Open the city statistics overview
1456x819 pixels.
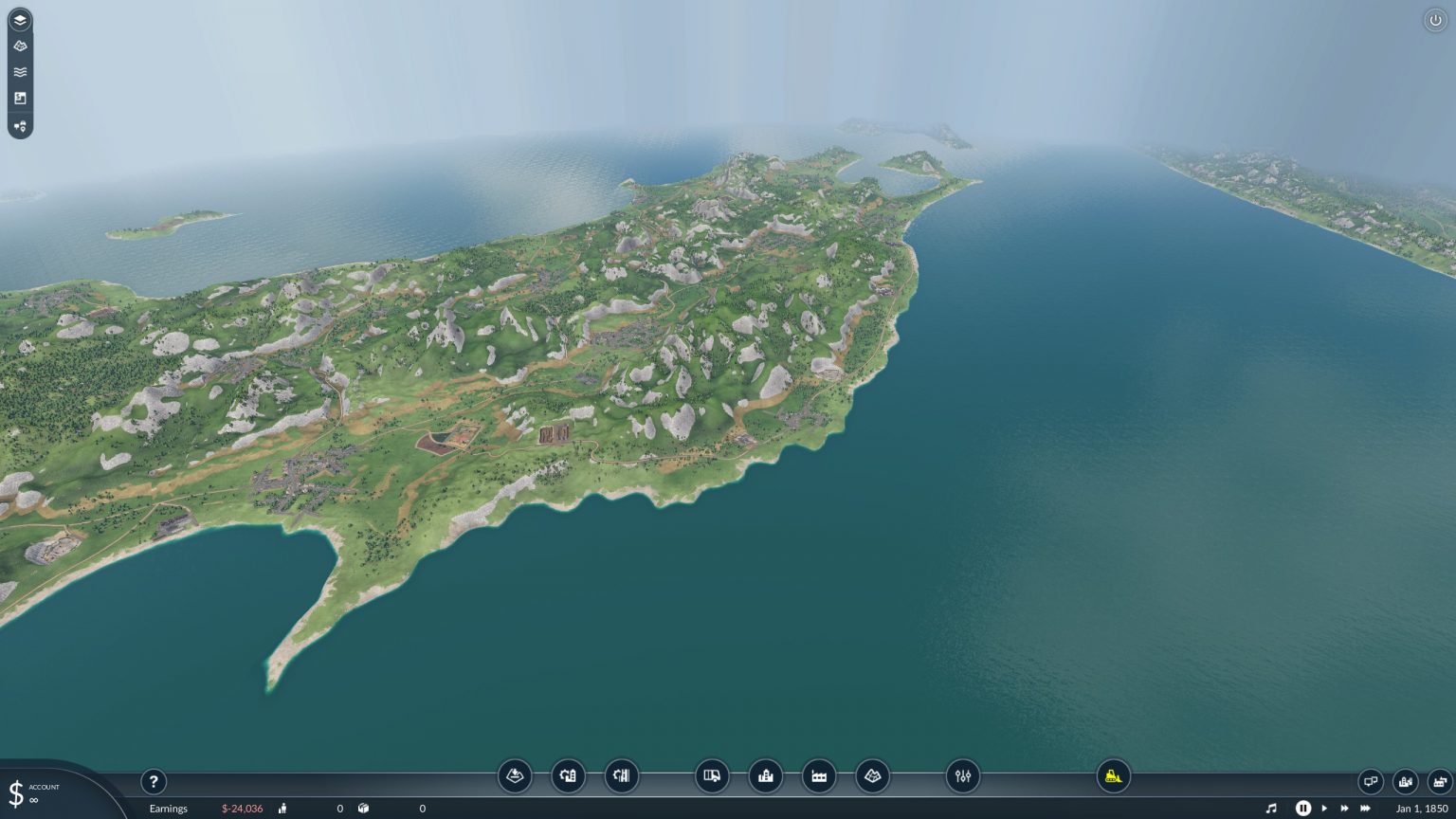pos(1404,781)
